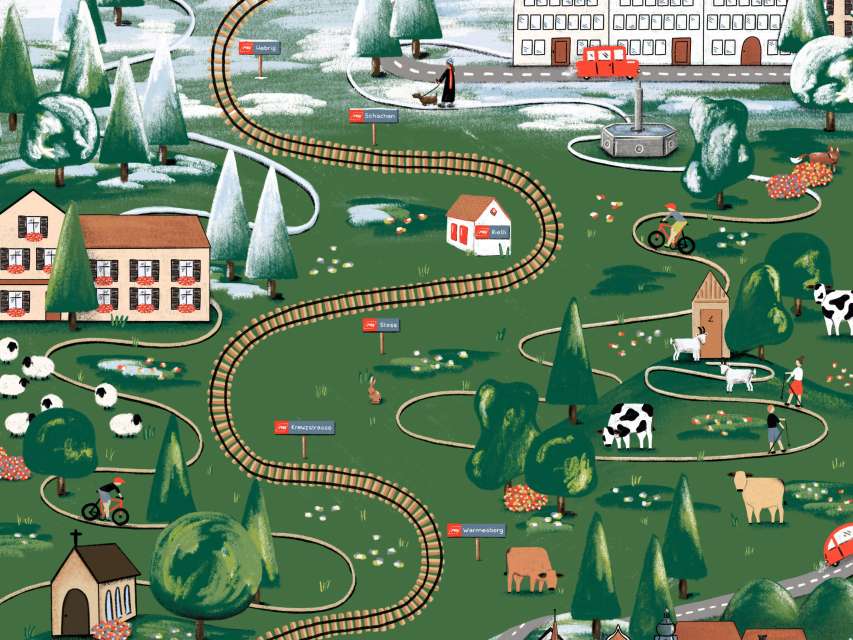Select the Kreuzstrasse station marker

pyautogui.click(x=304, y=427)
